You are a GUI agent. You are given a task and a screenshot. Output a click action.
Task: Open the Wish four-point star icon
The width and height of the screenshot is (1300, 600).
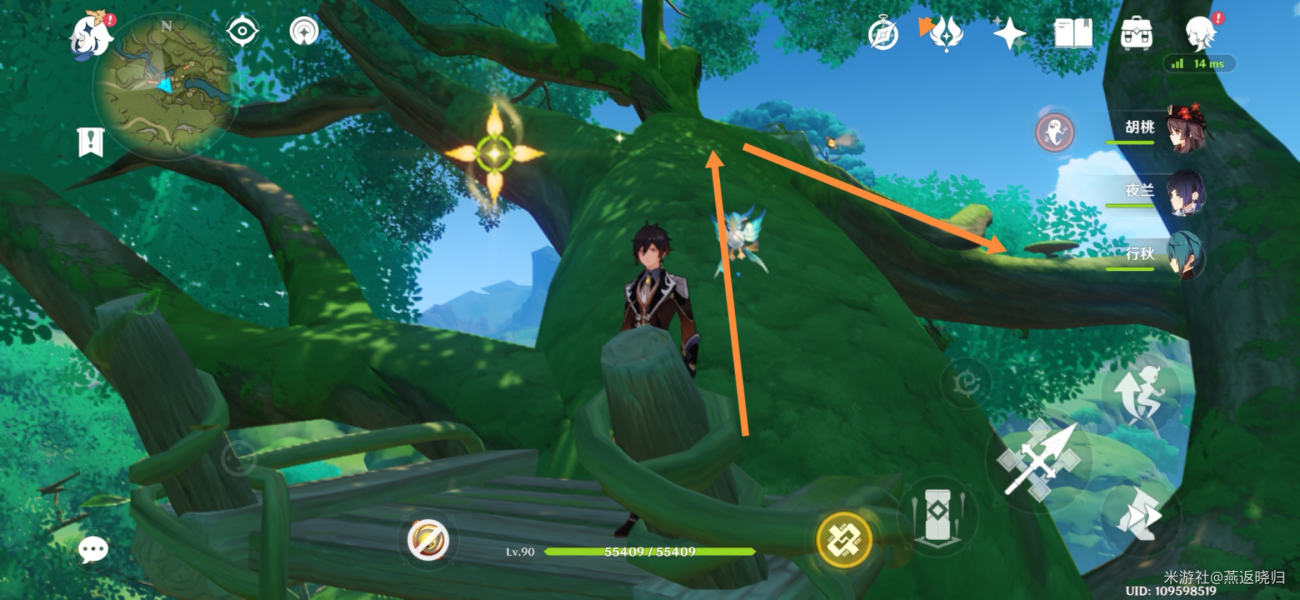[x=1009, y=34]
